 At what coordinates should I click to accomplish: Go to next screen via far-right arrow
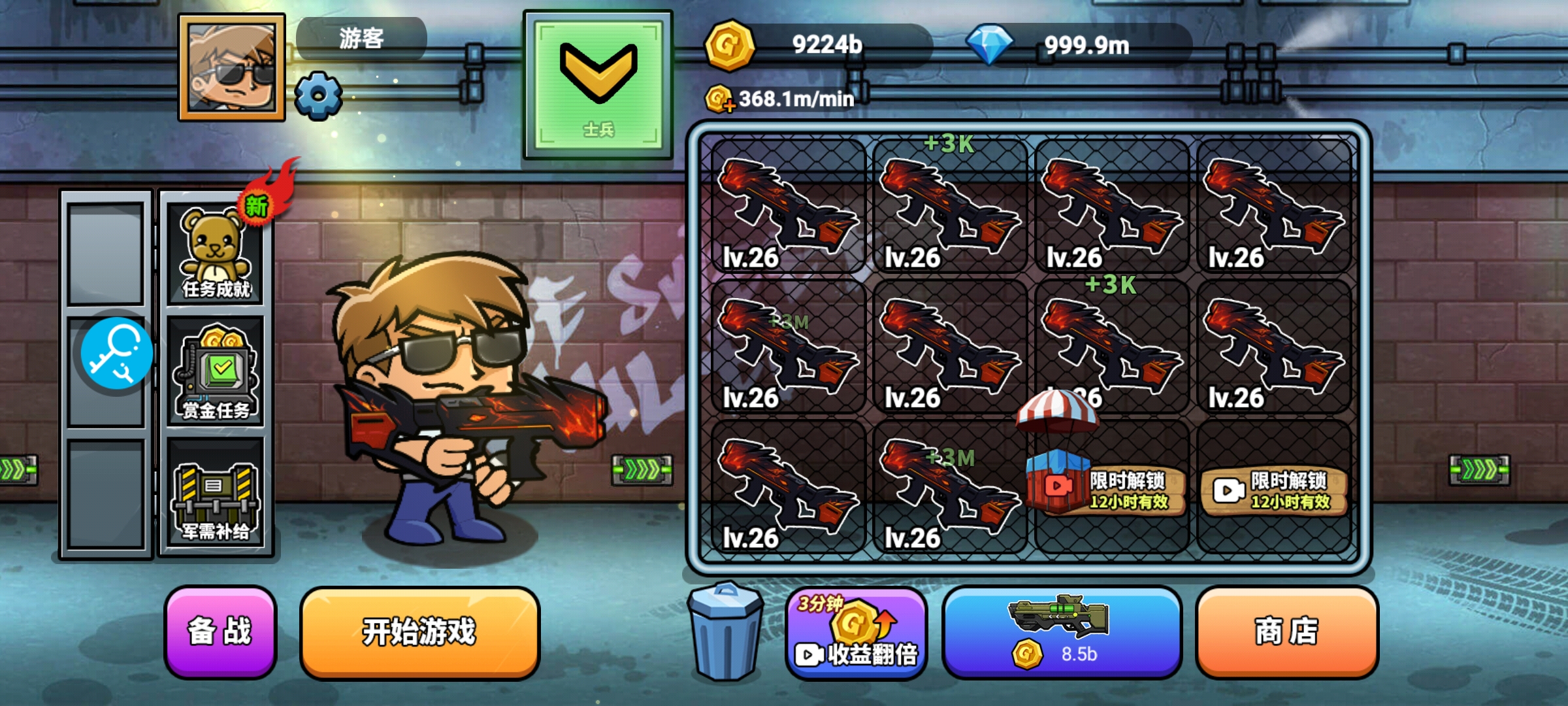pos(1479,469)
